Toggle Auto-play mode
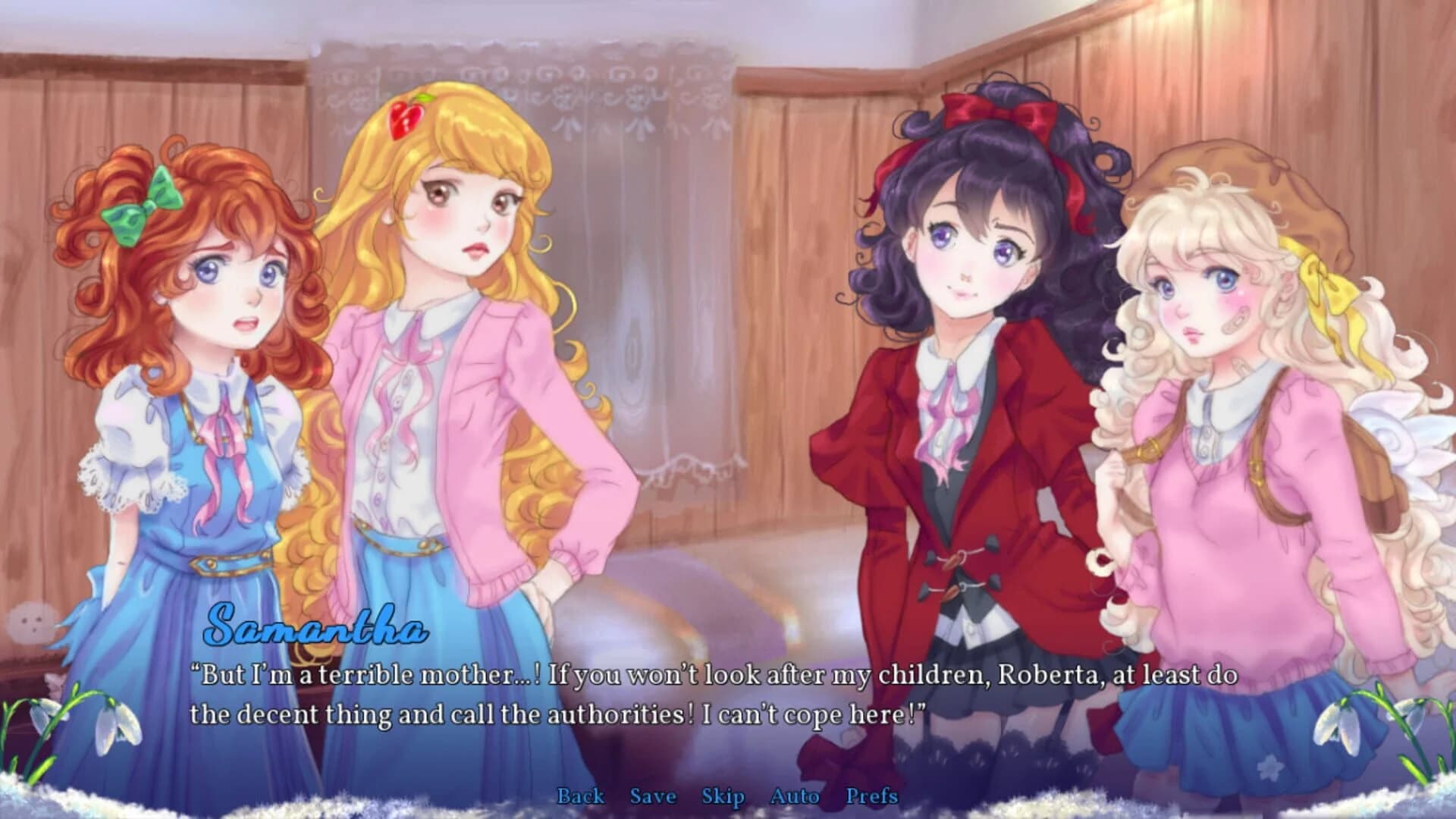 tap(794, 797)
